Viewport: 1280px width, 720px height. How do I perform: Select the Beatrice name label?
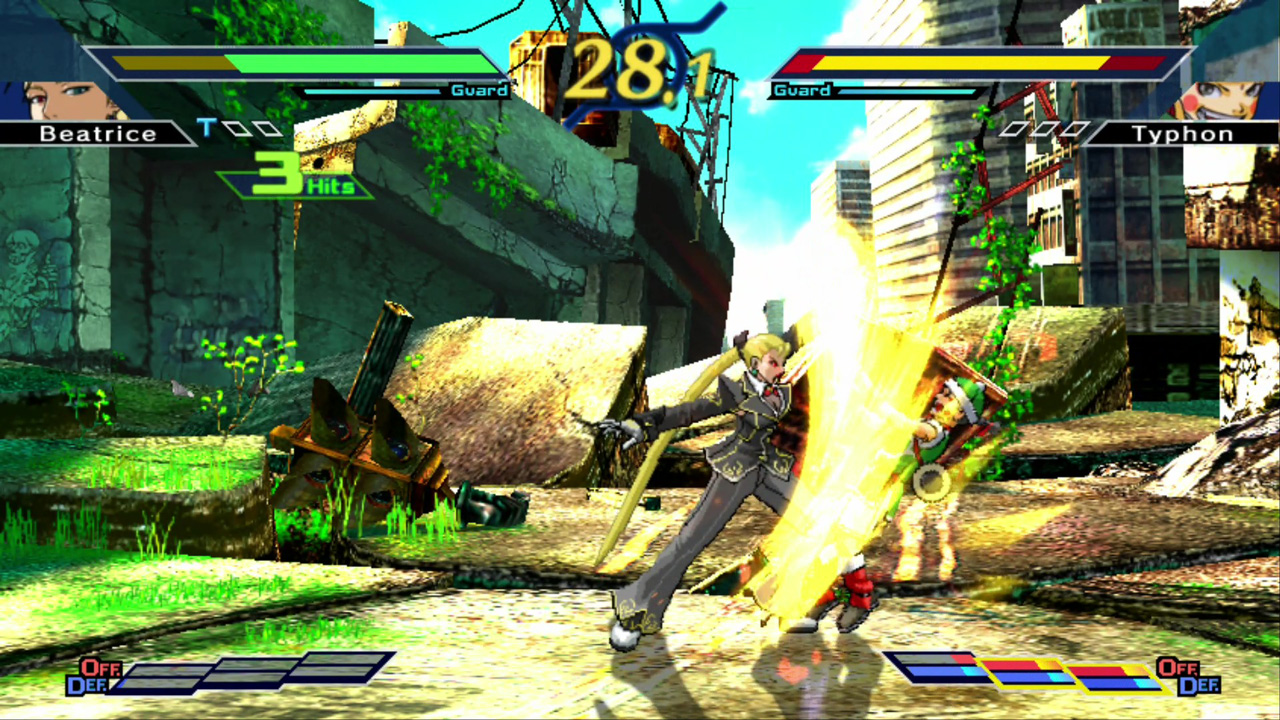click(97, 133)
